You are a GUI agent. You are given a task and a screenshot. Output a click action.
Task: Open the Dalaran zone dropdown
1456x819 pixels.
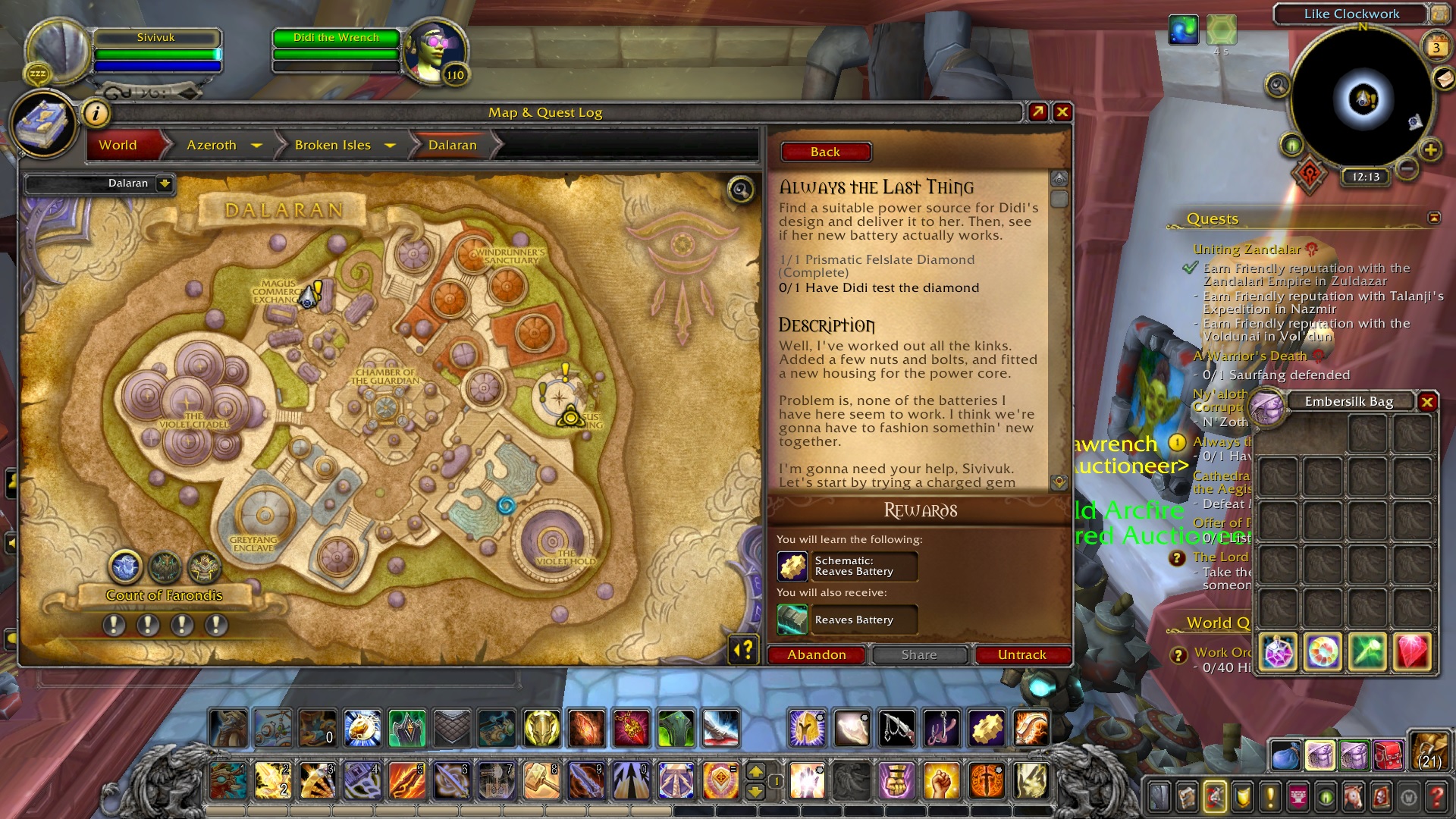[165, 184]
